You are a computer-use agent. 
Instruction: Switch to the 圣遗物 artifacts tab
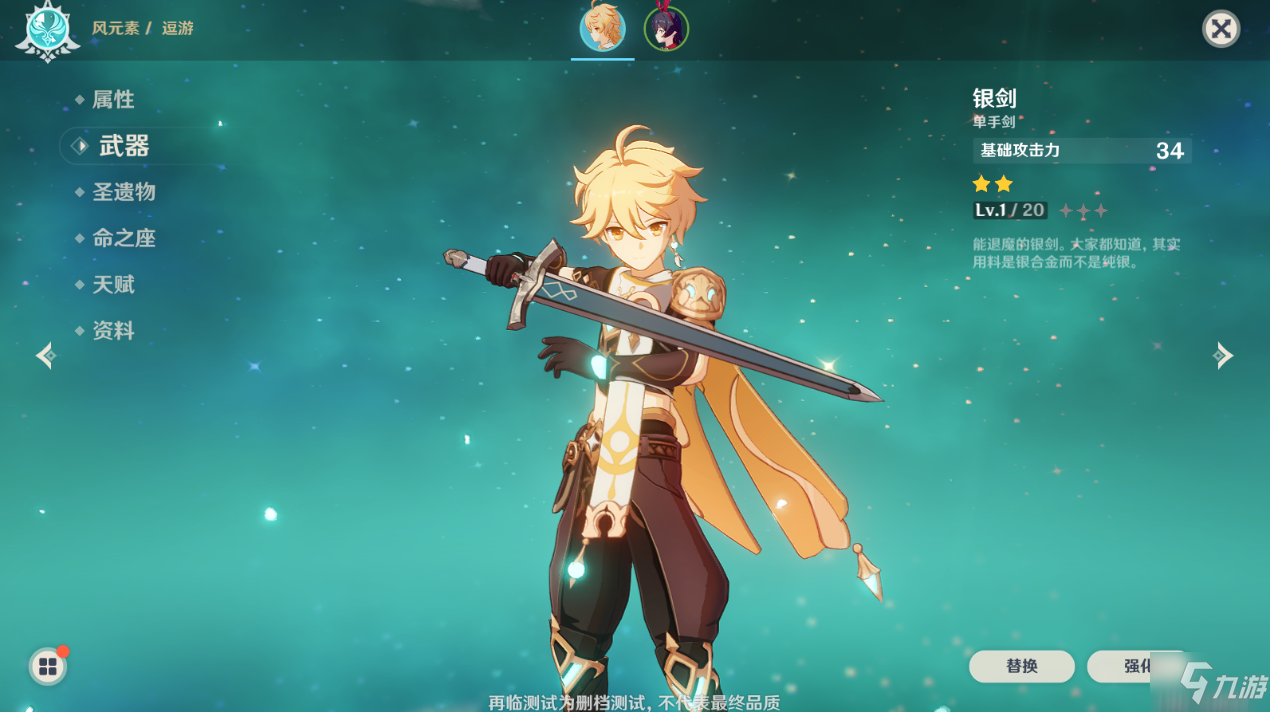click(x=123, y=192)
